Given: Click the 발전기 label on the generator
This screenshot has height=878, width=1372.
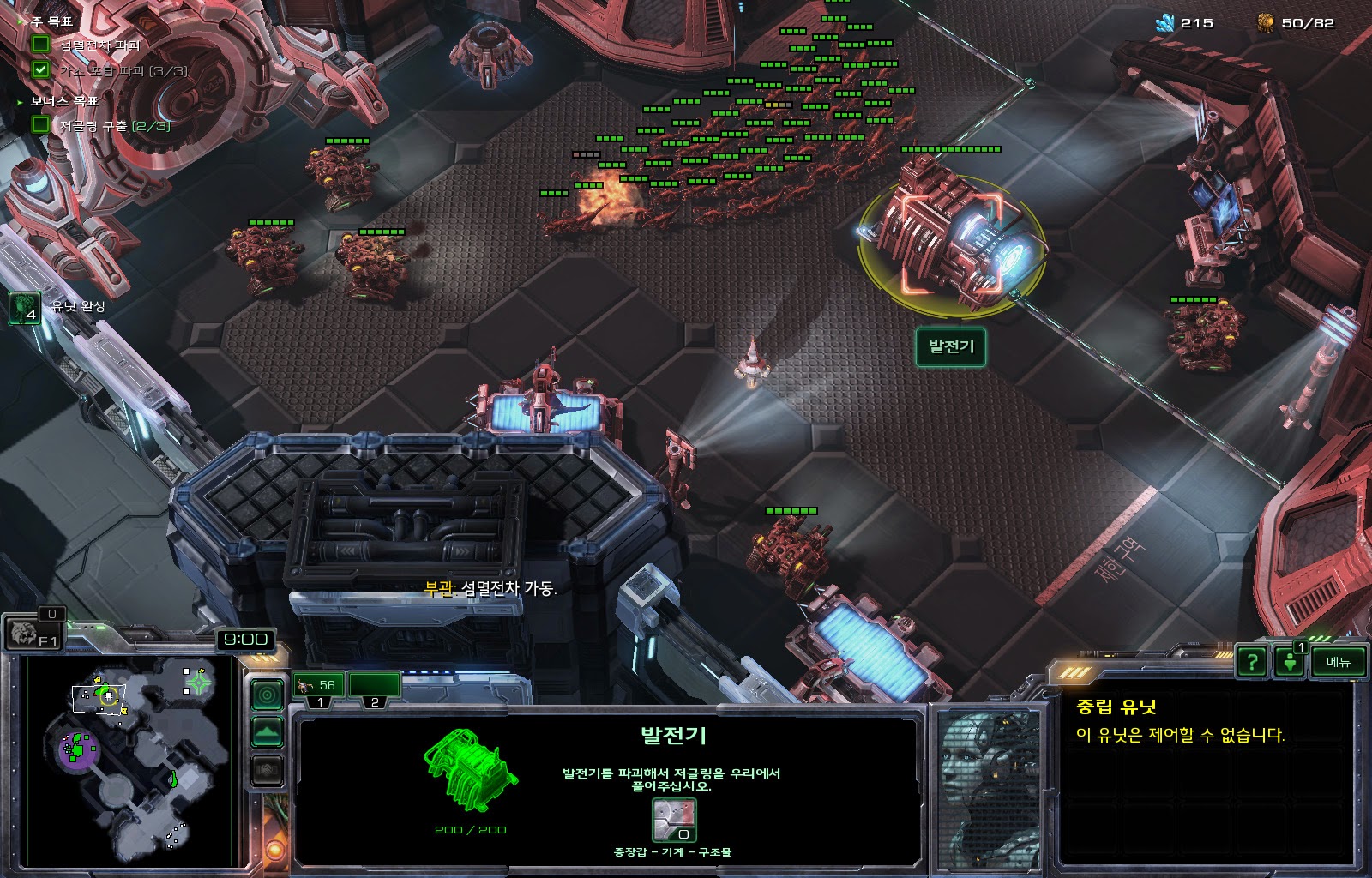Looking at the screenshot, I should (x=951, y=347).
